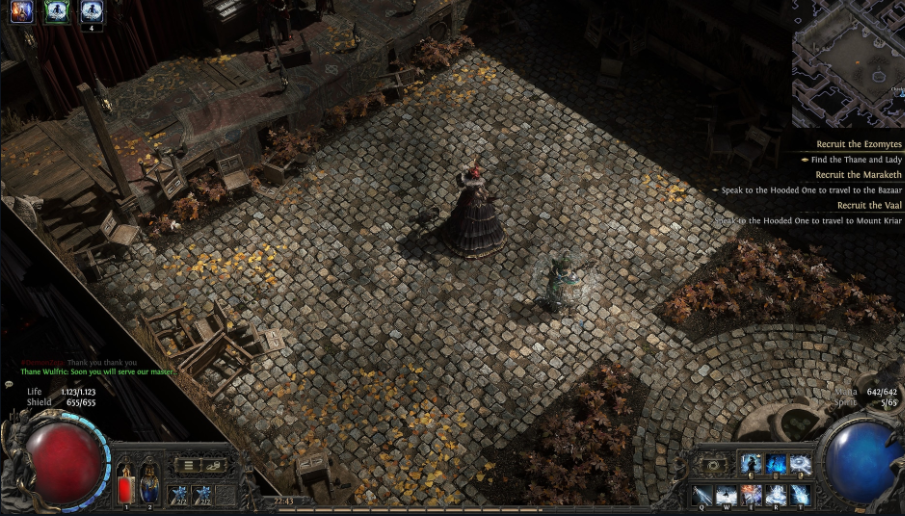Activate the T ice shard skill
This screenshot has width=905, height=516.
coord(800,495)
